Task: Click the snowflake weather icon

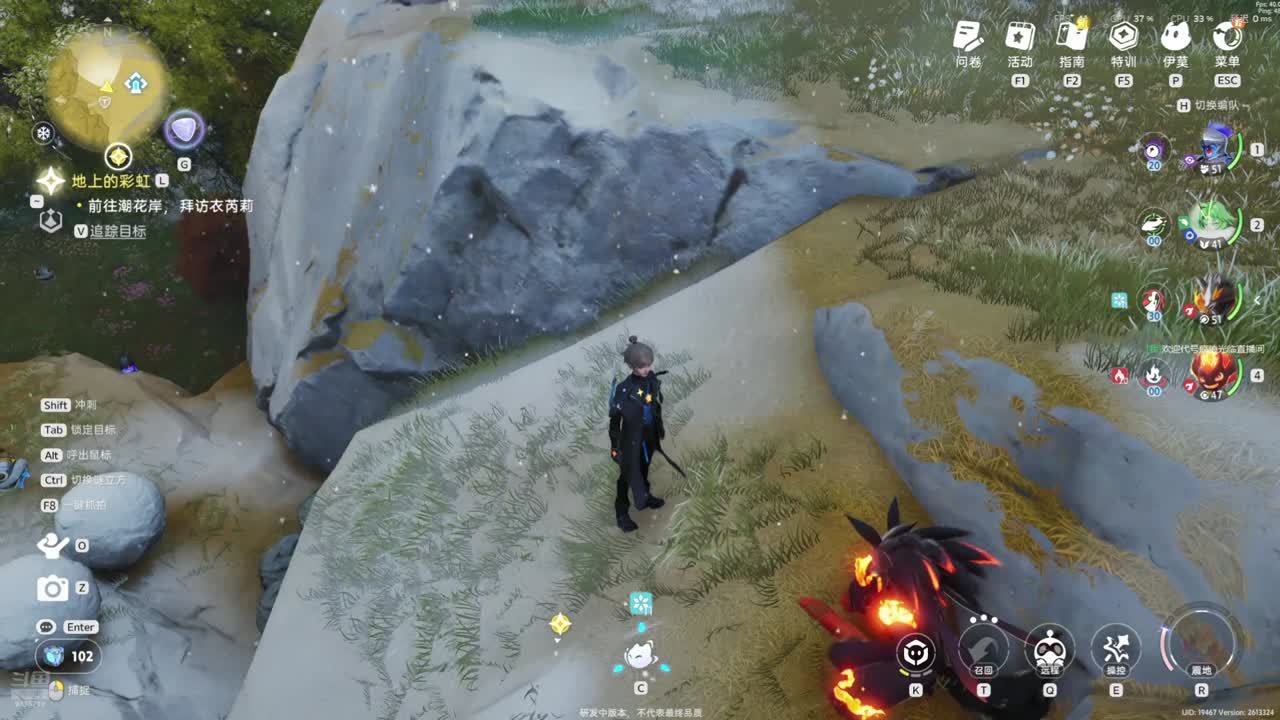Action: click(43, 133)
